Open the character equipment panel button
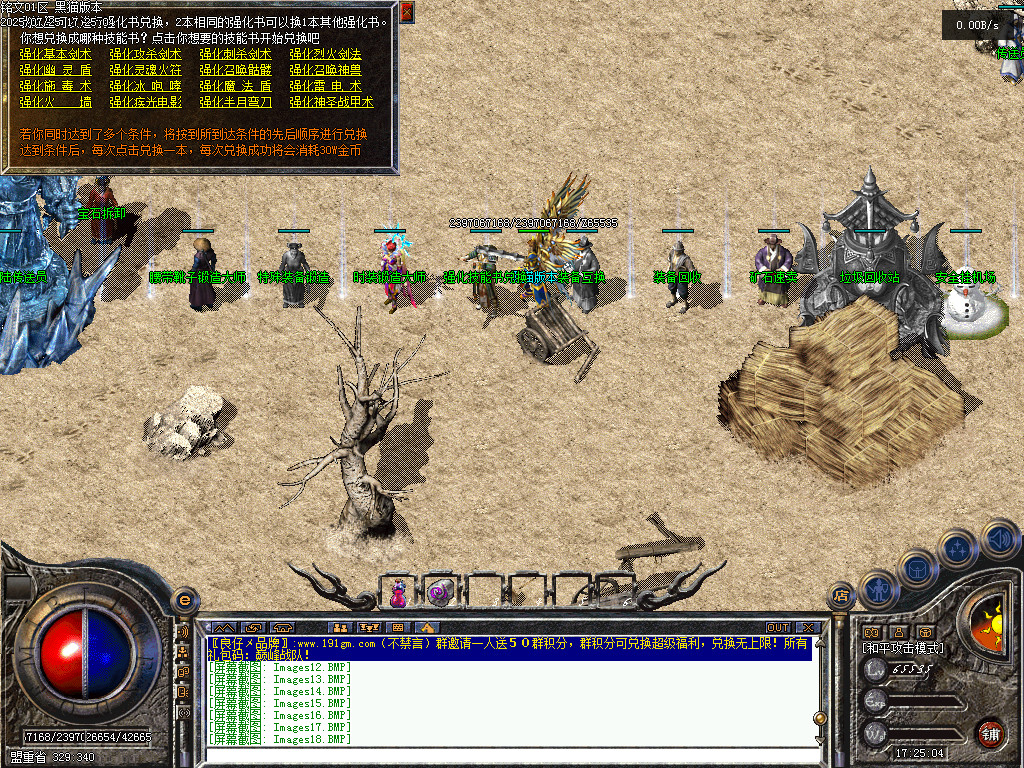The height and width of the screenshot is (768, 1024). pos(877,590)
